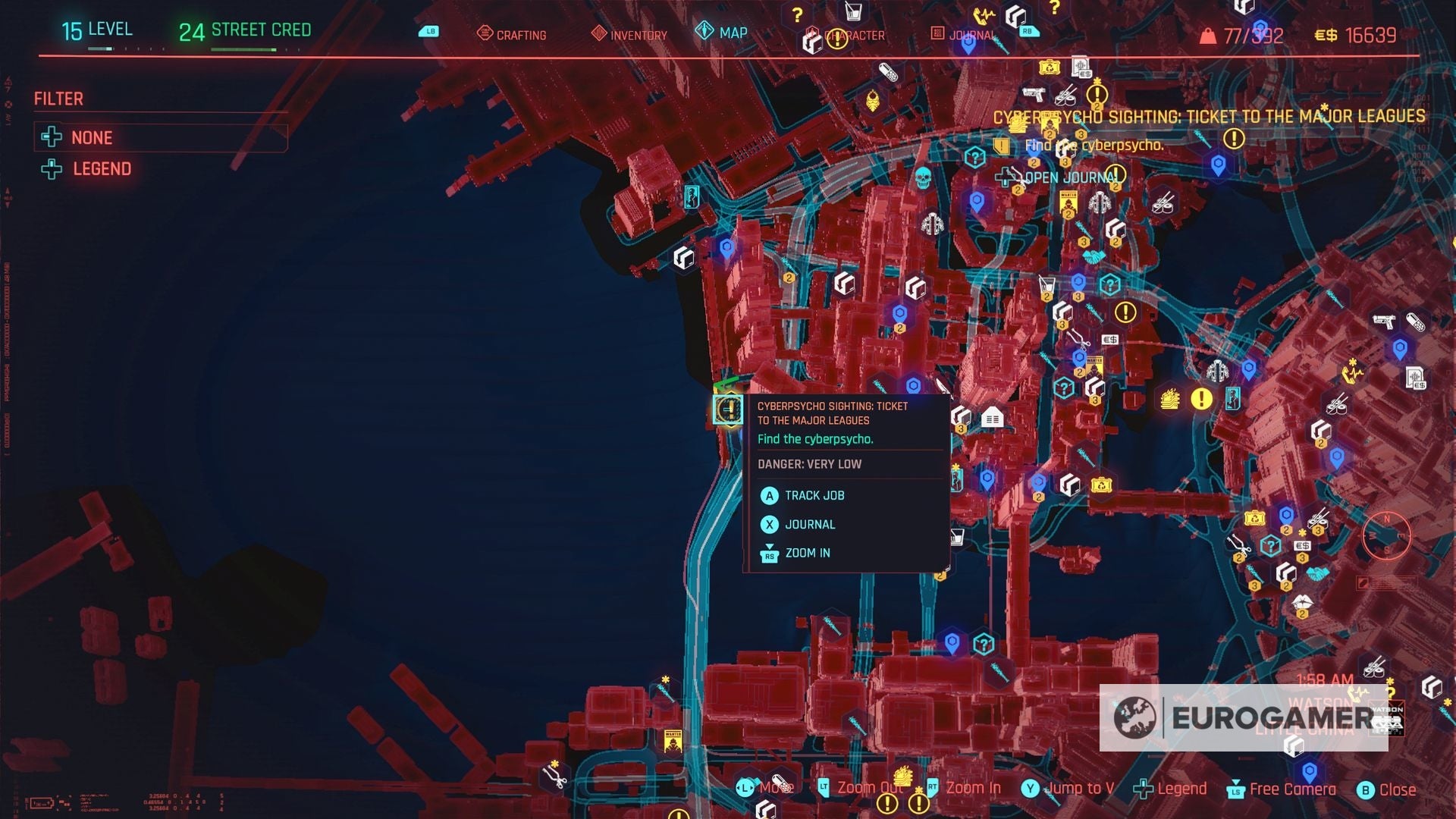Click the Crafting hexagon icon in the top bar
1456x819 pixels.
point(483,34)
